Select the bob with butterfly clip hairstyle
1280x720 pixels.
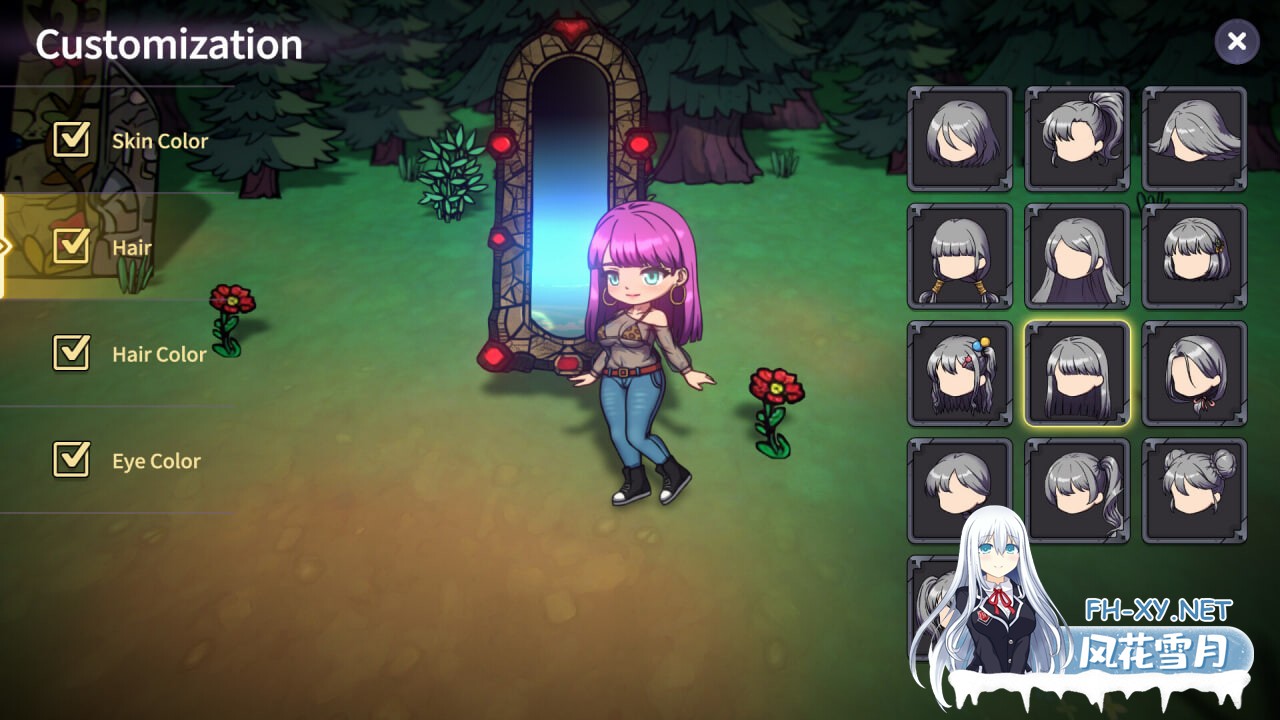pyautogui.click(x=1195, y=256)
